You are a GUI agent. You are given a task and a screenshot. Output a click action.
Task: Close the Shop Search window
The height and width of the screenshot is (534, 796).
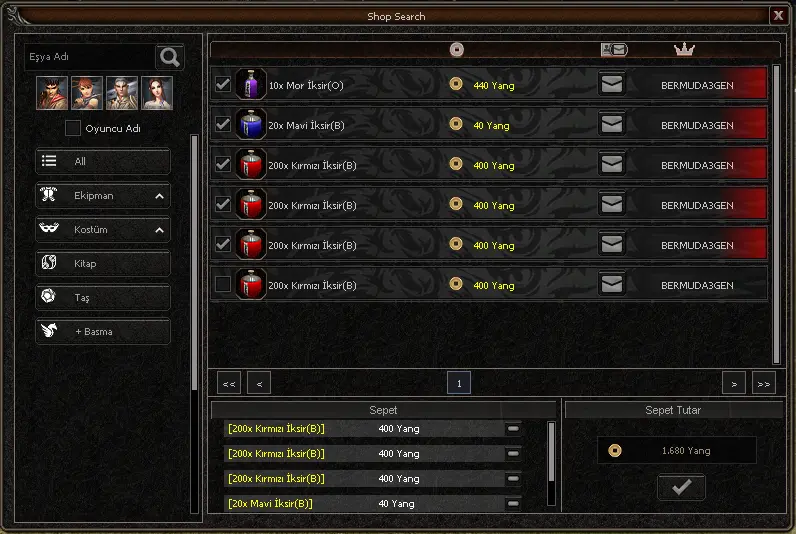(778, 15)
